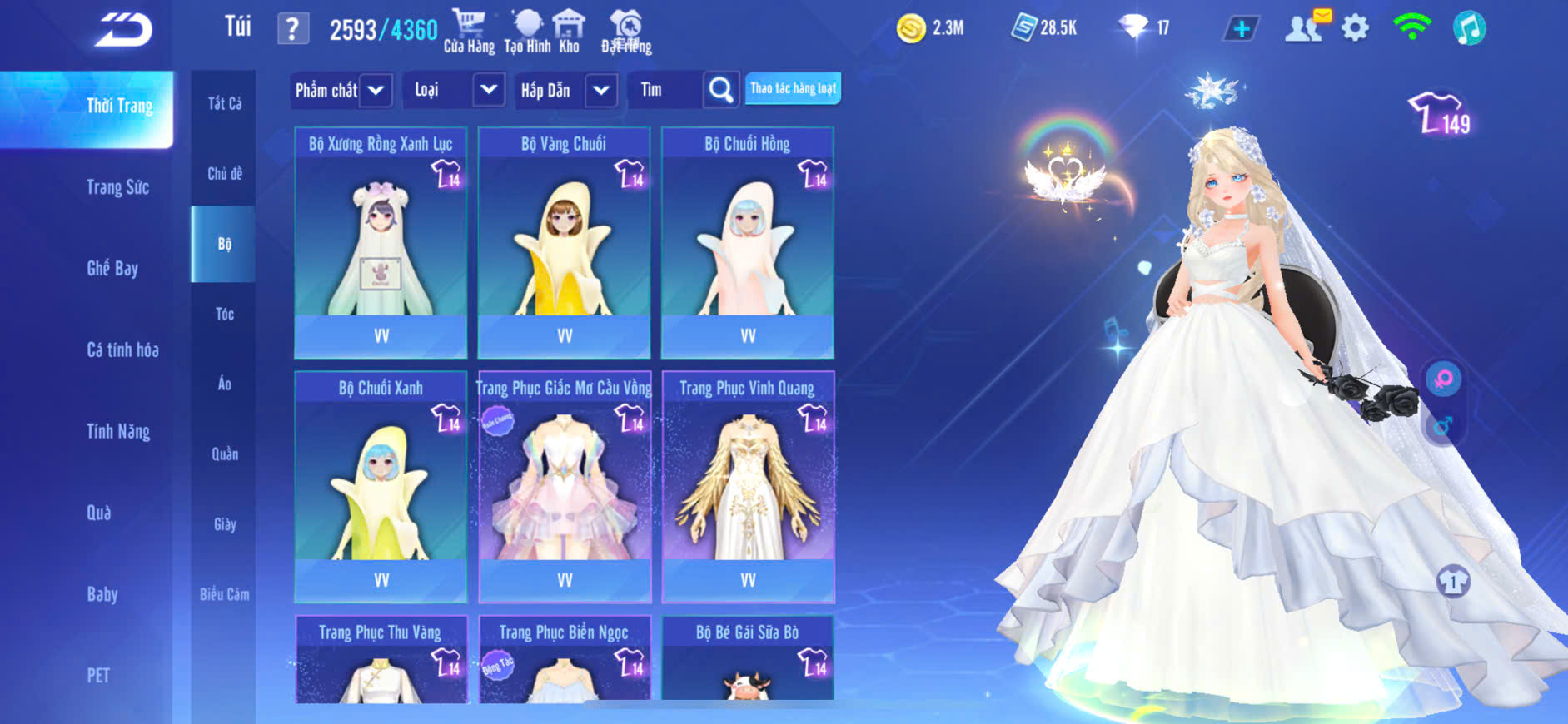Screen dimensions: 1568x724
Task: Activate Thao tác hàng loạt batch button
Action: 793,88
